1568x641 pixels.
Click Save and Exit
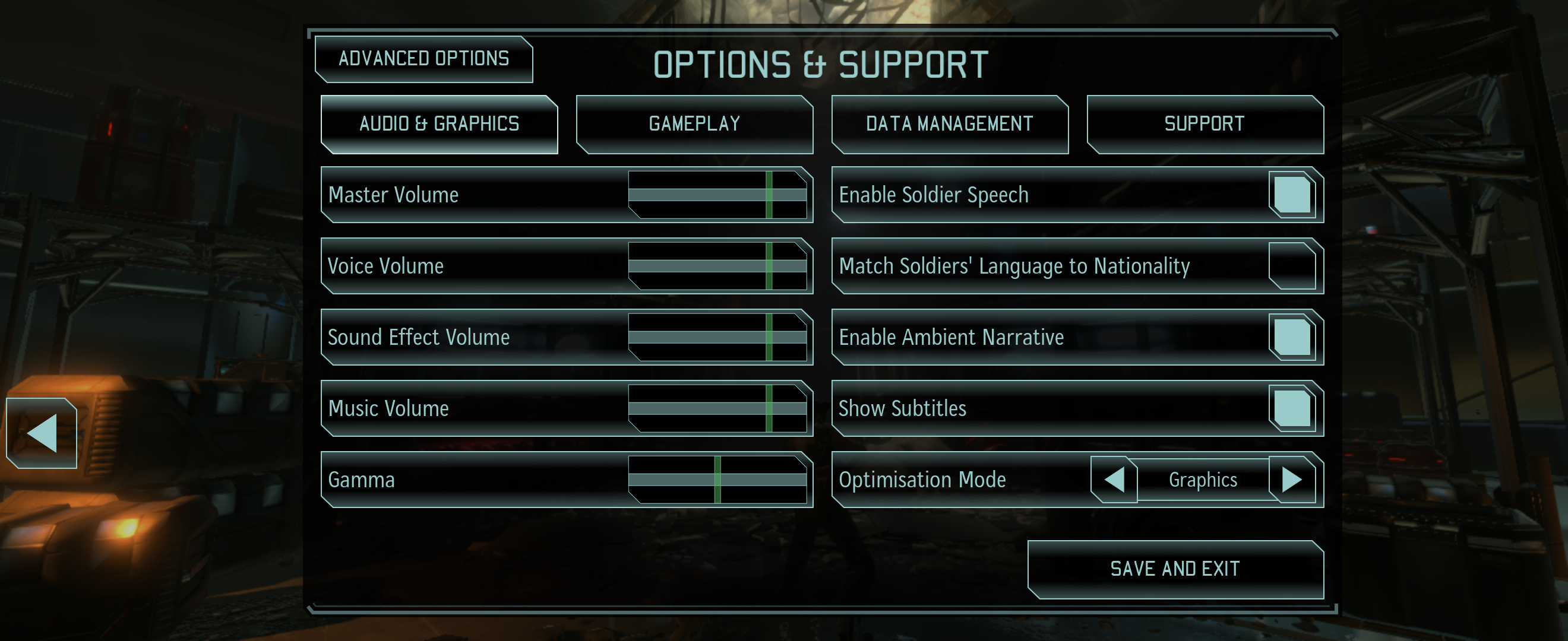1175,569
